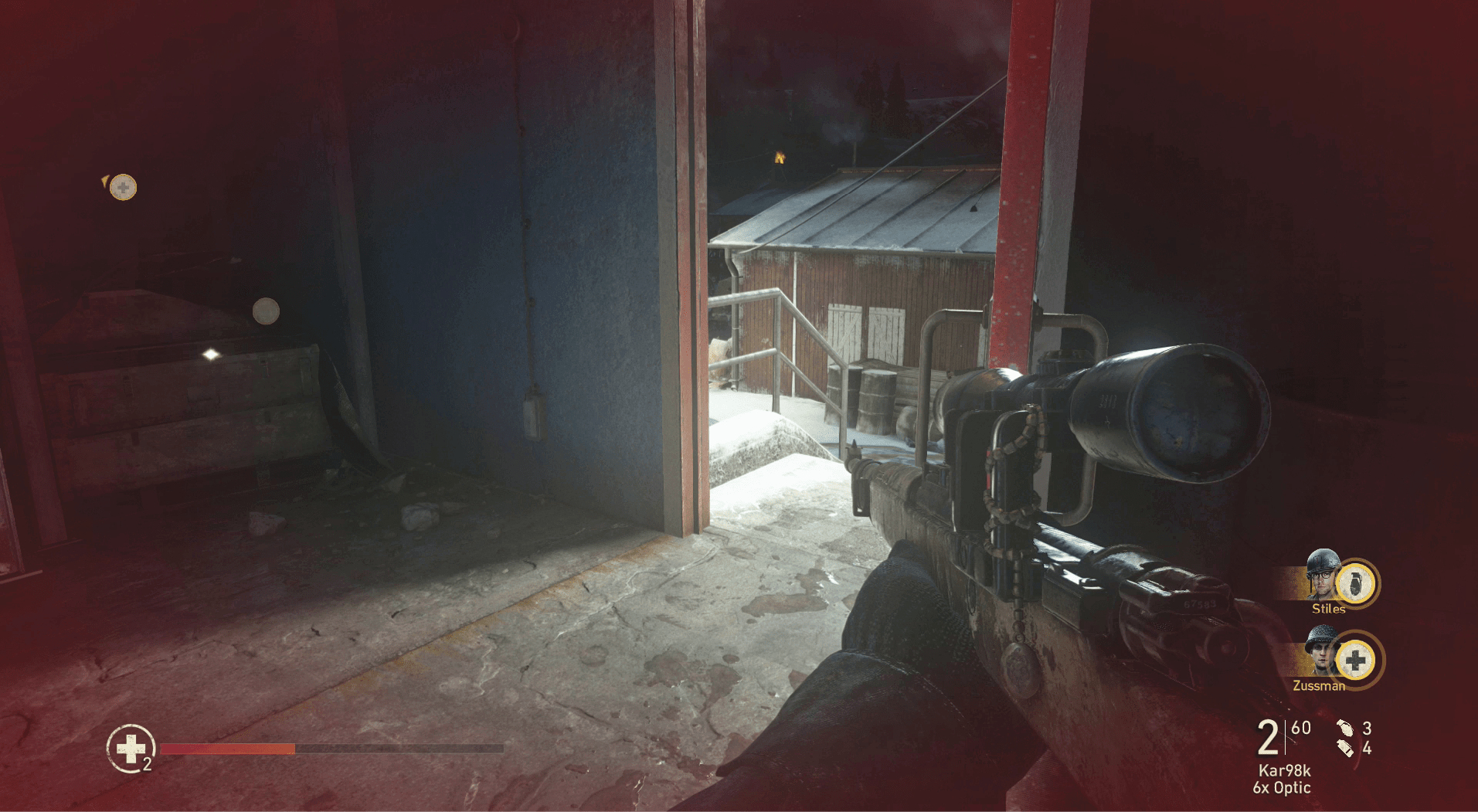
Task: Select the medkit cross icon in health bar
Action: click(x=131, y=748)
